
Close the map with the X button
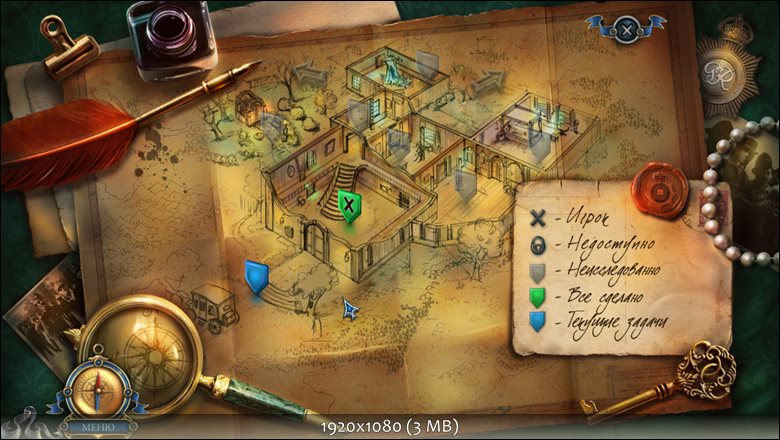coord(626,30)
